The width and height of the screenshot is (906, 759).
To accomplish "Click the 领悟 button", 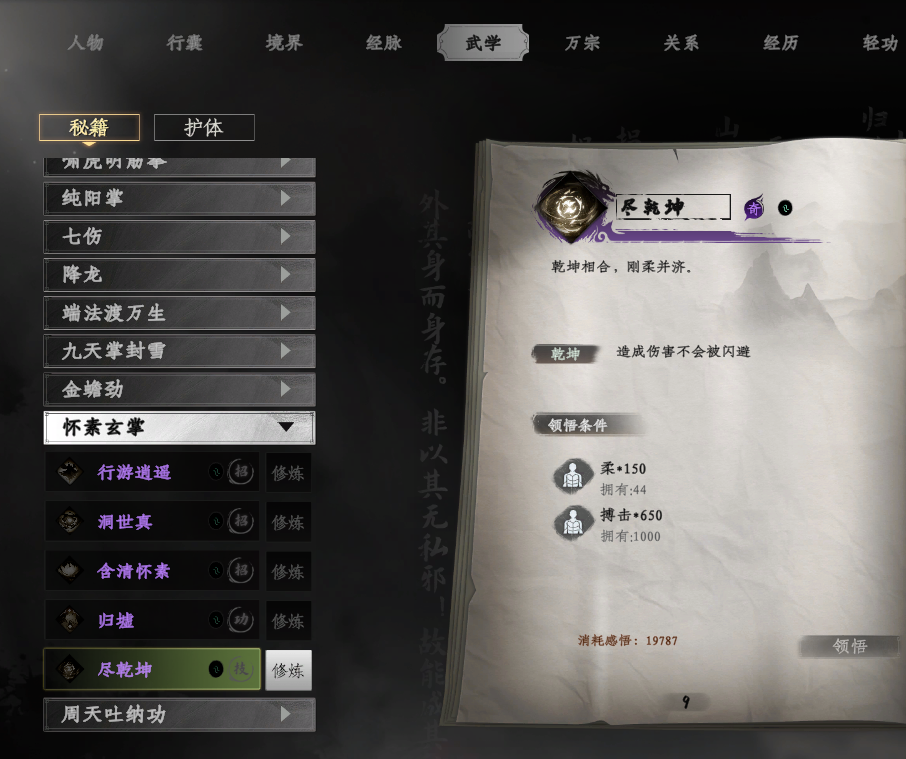I will 850,646.
